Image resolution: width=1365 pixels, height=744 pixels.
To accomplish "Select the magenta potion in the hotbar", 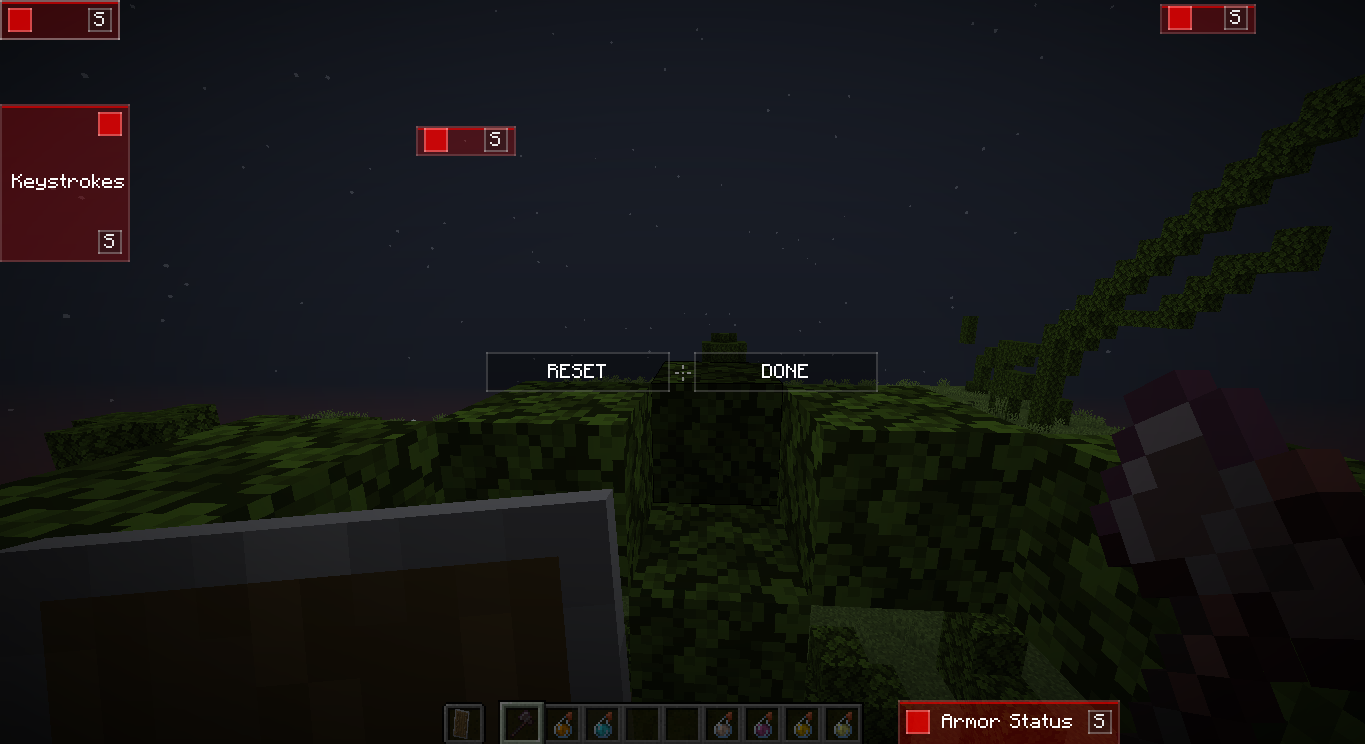I will click(x=763, y=722).
